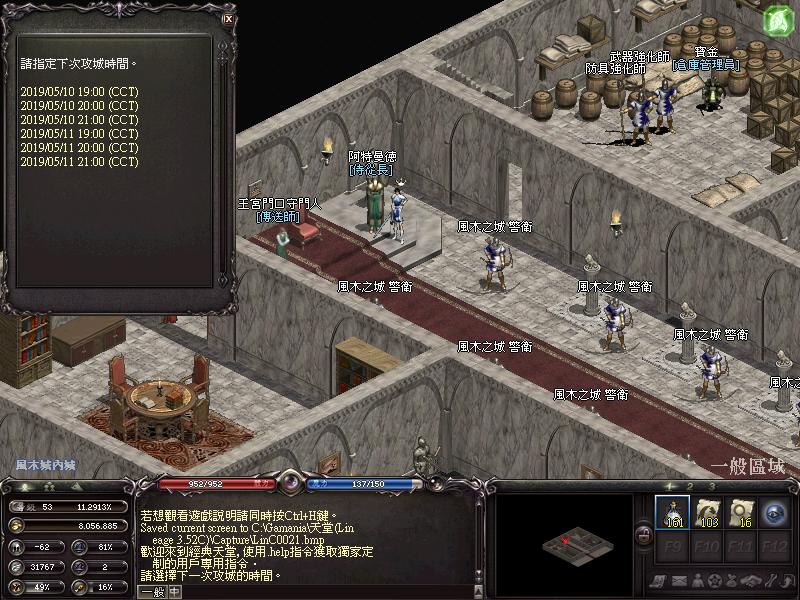Use the potion in the hotbar
The height and width of the screenshot is (600, 800).
[x=673, y=512]
